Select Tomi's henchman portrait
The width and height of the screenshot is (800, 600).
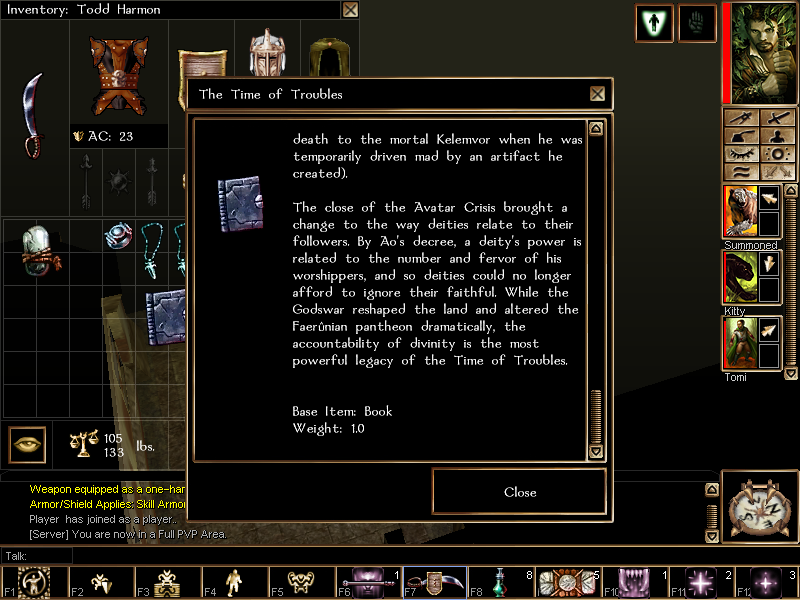[739, 343]
